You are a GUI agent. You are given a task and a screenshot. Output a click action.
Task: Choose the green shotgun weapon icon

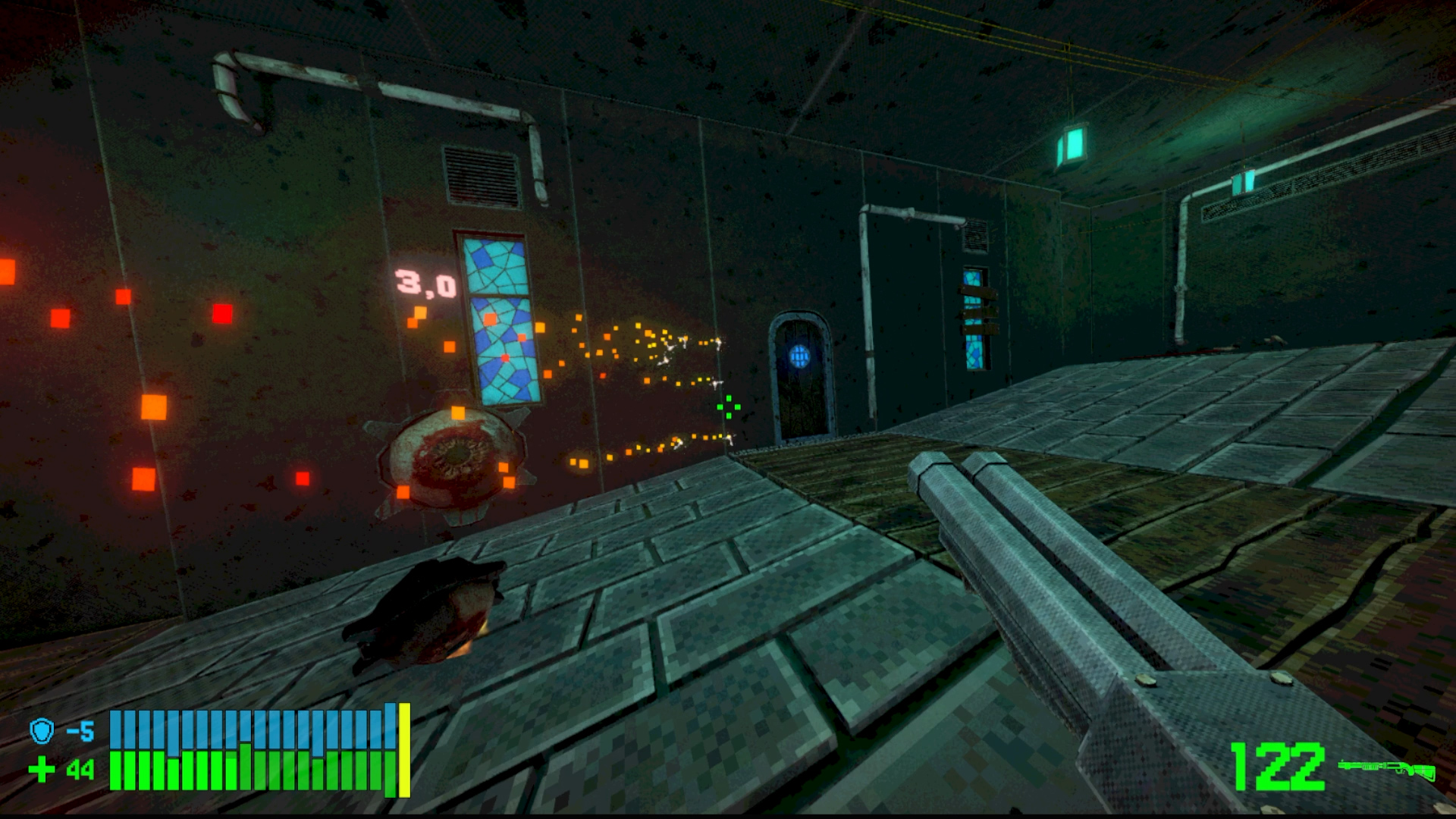(1386, 769)
